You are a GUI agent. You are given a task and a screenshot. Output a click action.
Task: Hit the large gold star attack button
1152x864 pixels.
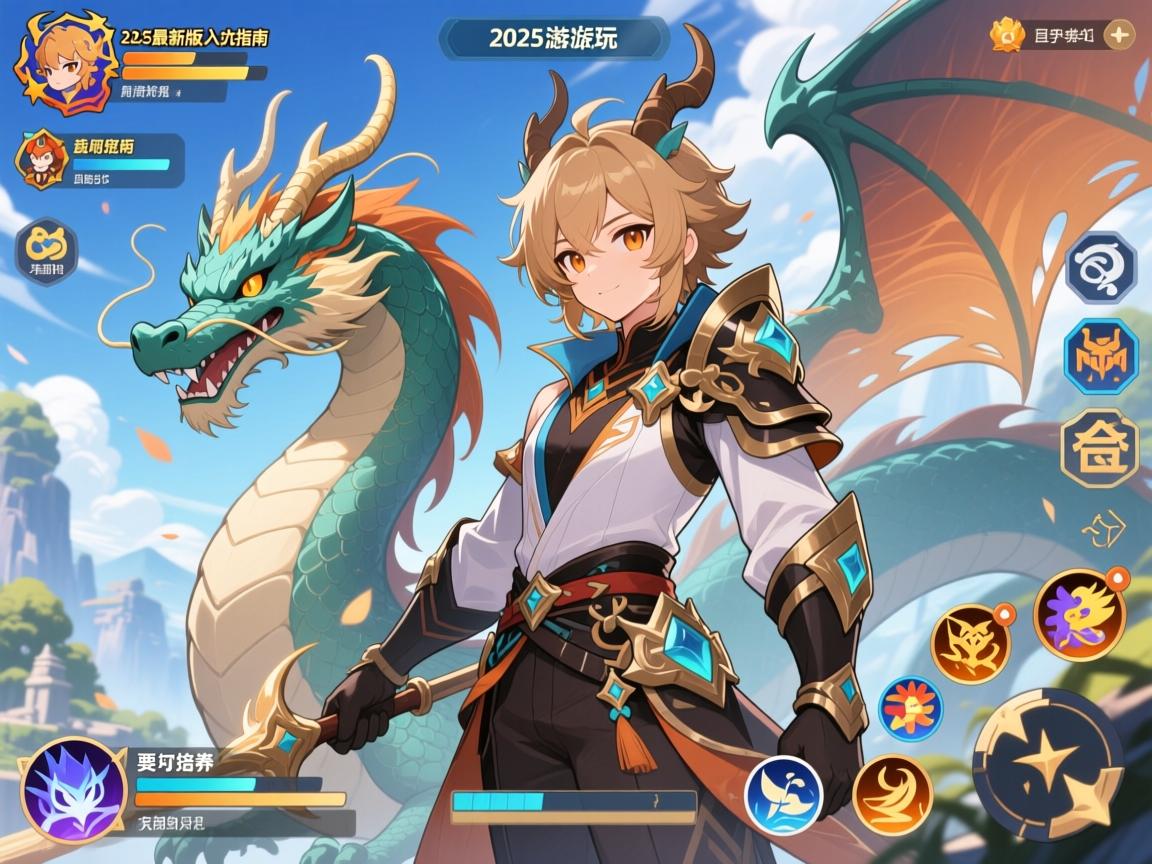[1048, 765]
